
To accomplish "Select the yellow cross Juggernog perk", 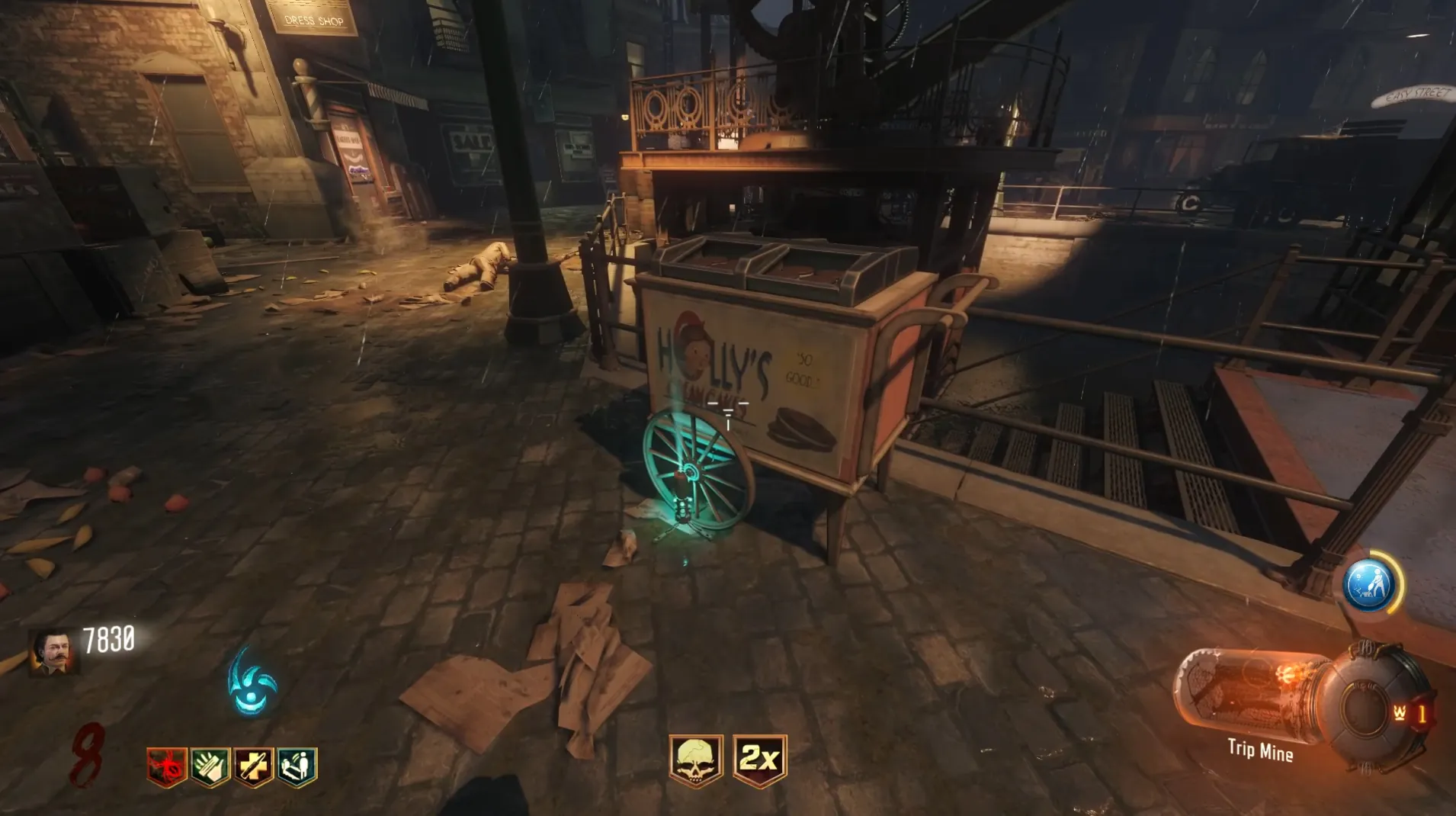I will pos(253,766).
